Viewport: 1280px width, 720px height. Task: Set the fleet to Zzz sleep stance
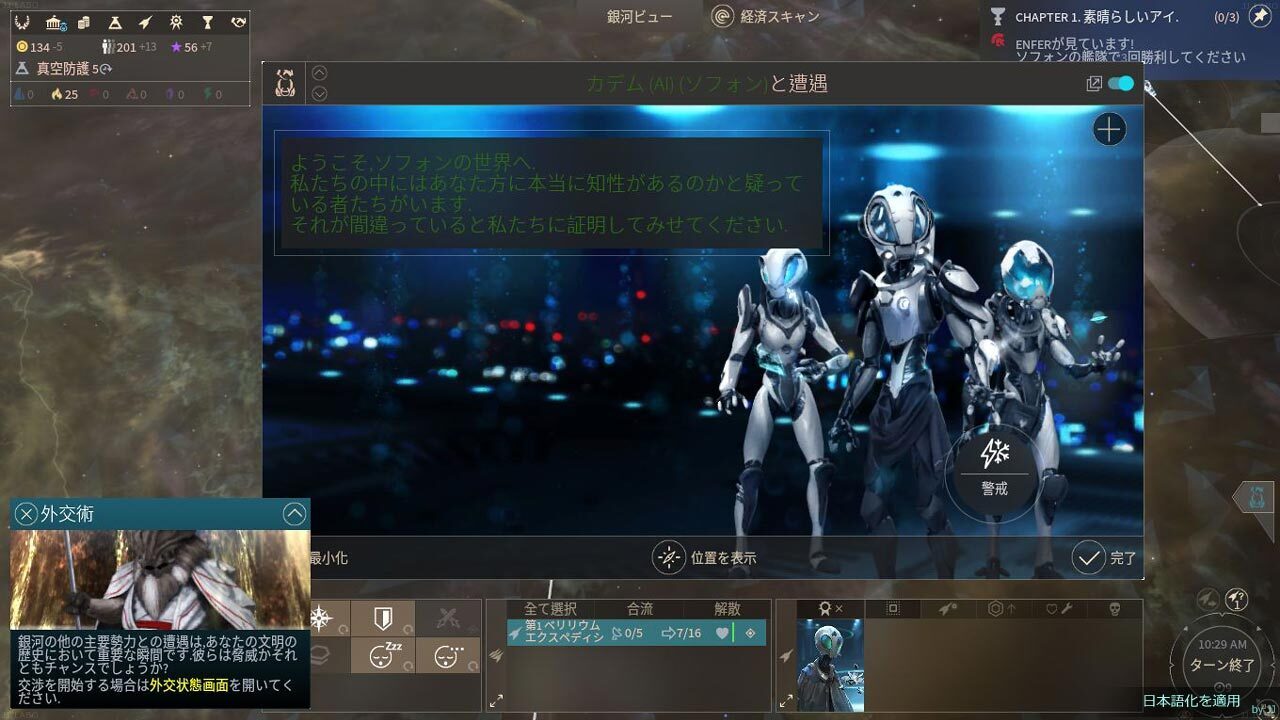[x=381, y=655]
